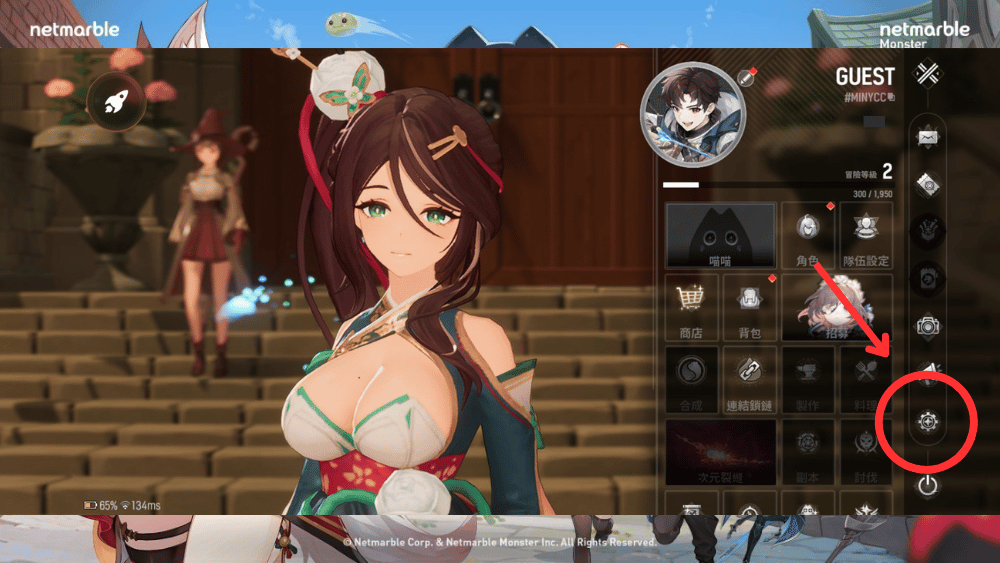Open the mail envelope icon
This screenshot has width=1000, height=563.
coord(928,138)
